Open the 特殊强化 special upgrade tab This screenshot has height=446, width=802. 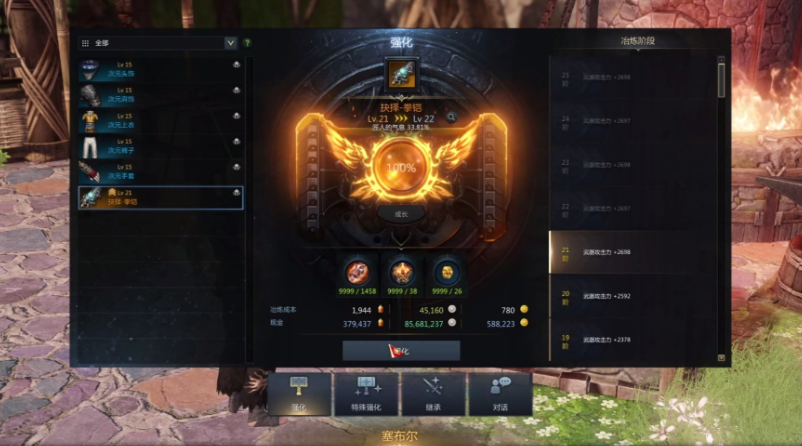366,393
